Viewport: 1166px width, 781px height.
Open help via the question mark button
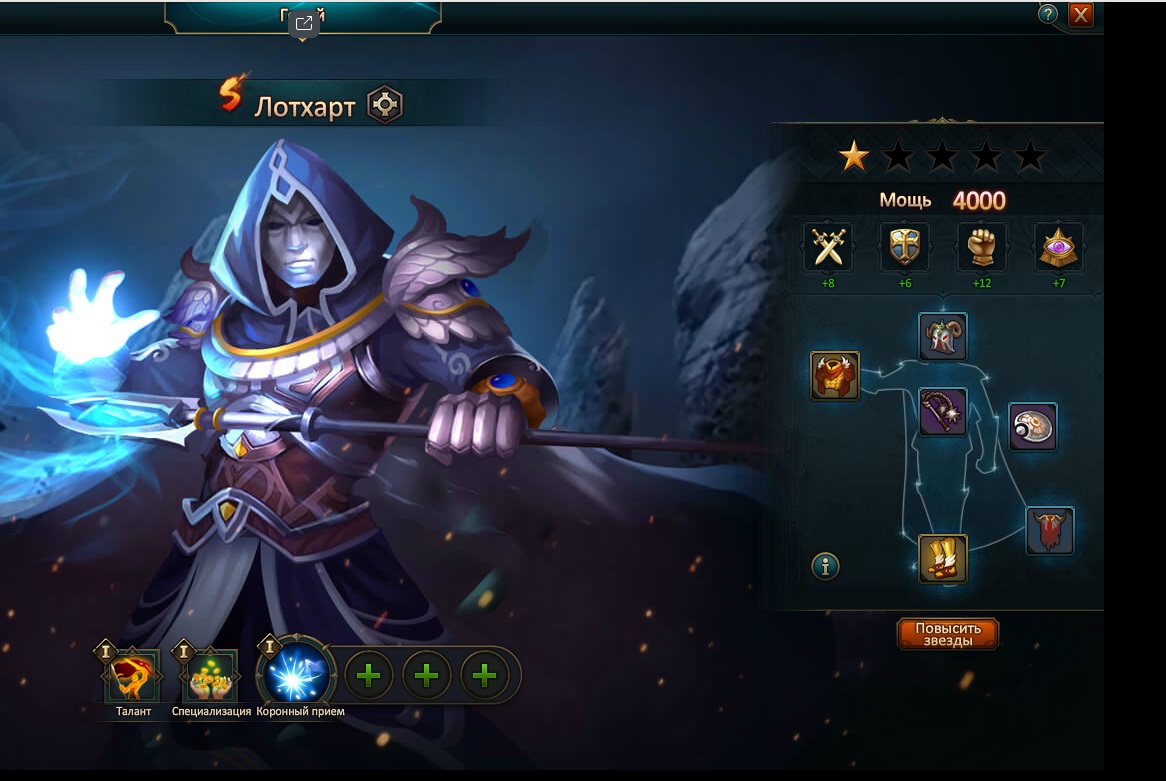coord(1048,14)
